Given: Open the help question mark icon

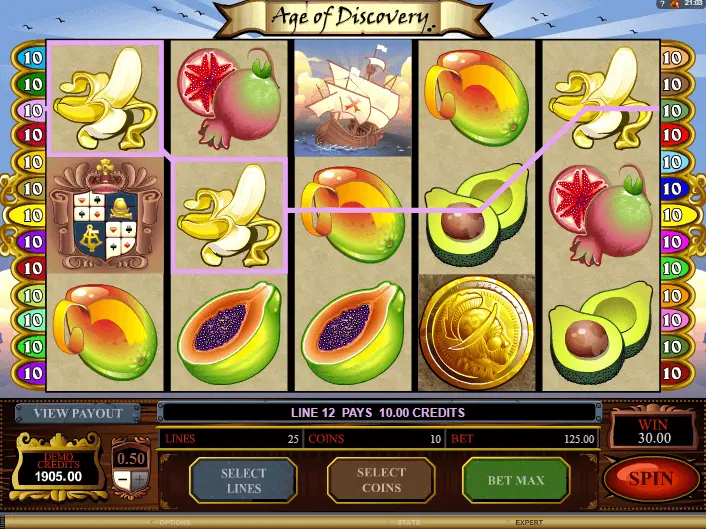Looking at the screenshot, I should point(660,5).
